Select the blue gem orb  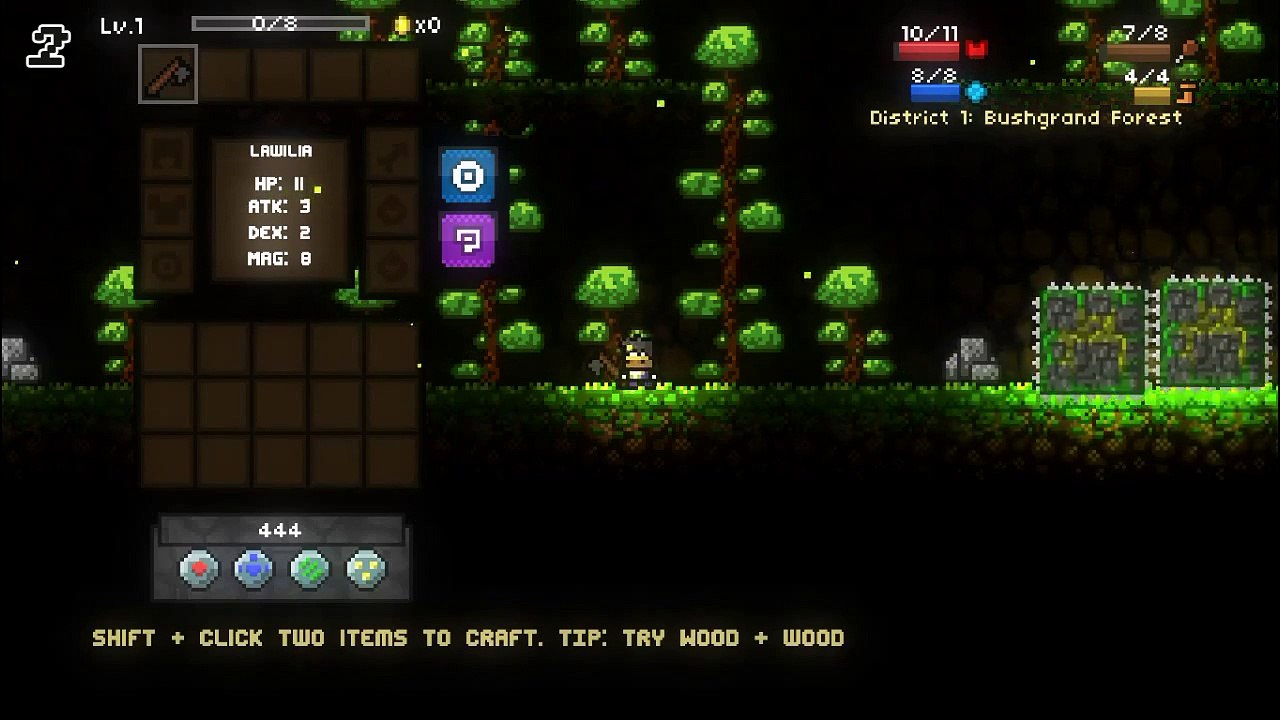[253, 569]
